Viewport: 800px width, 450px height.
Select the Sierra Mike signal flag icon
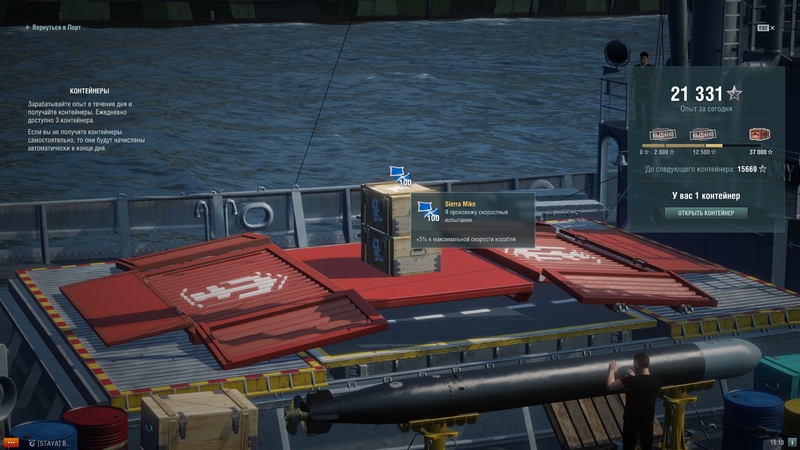[429, 211]
